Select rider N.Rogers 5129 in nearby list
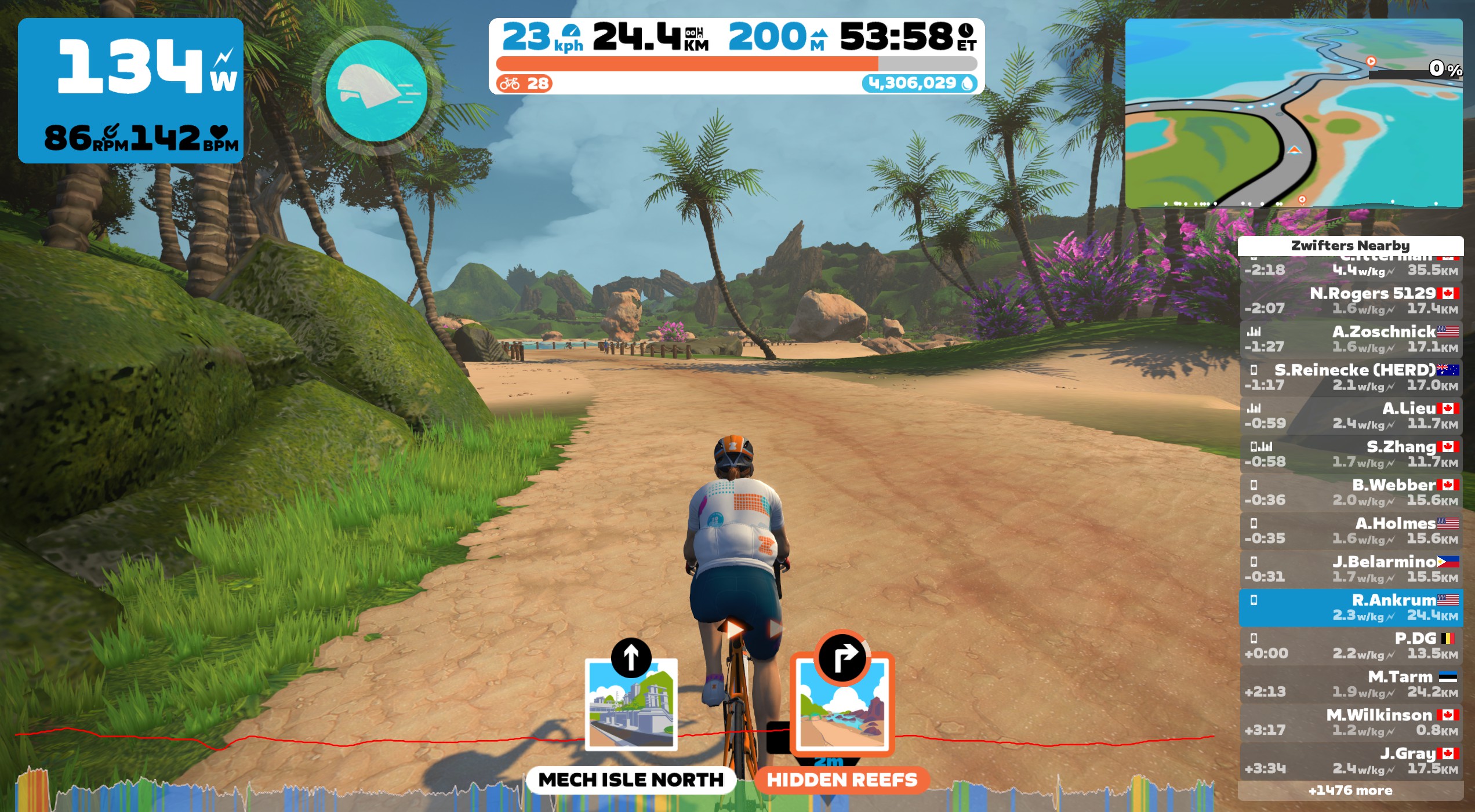Screen dimensions: 1475x812 click(1350, 300)
